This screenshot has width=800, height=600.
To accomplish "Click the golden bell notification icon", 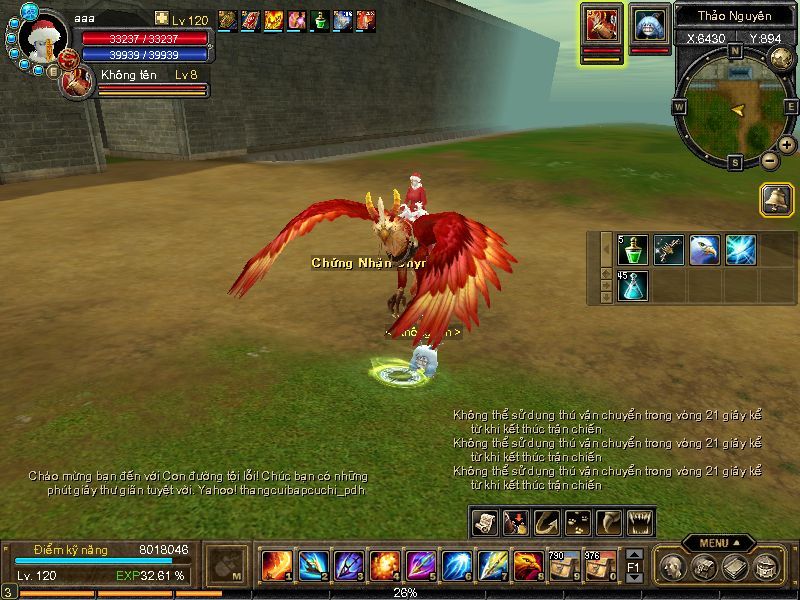I will click(775, 199).
